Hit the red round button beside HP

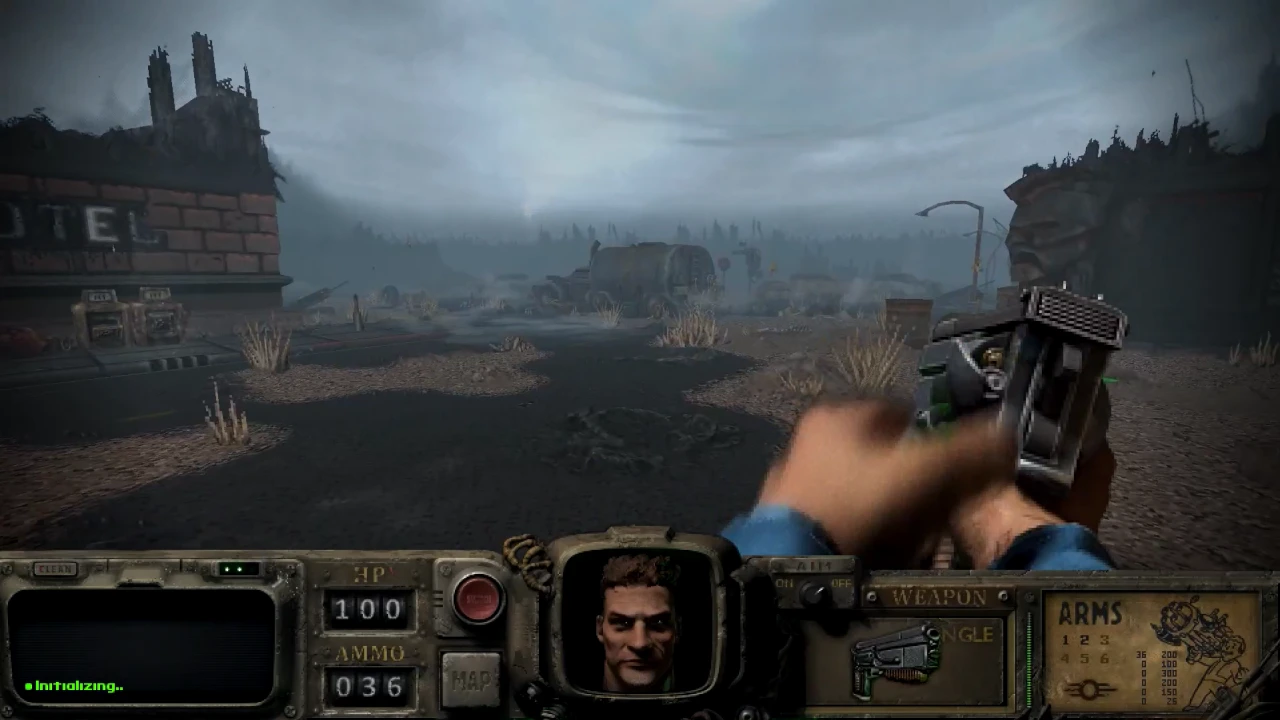click(x=478, y=598)
